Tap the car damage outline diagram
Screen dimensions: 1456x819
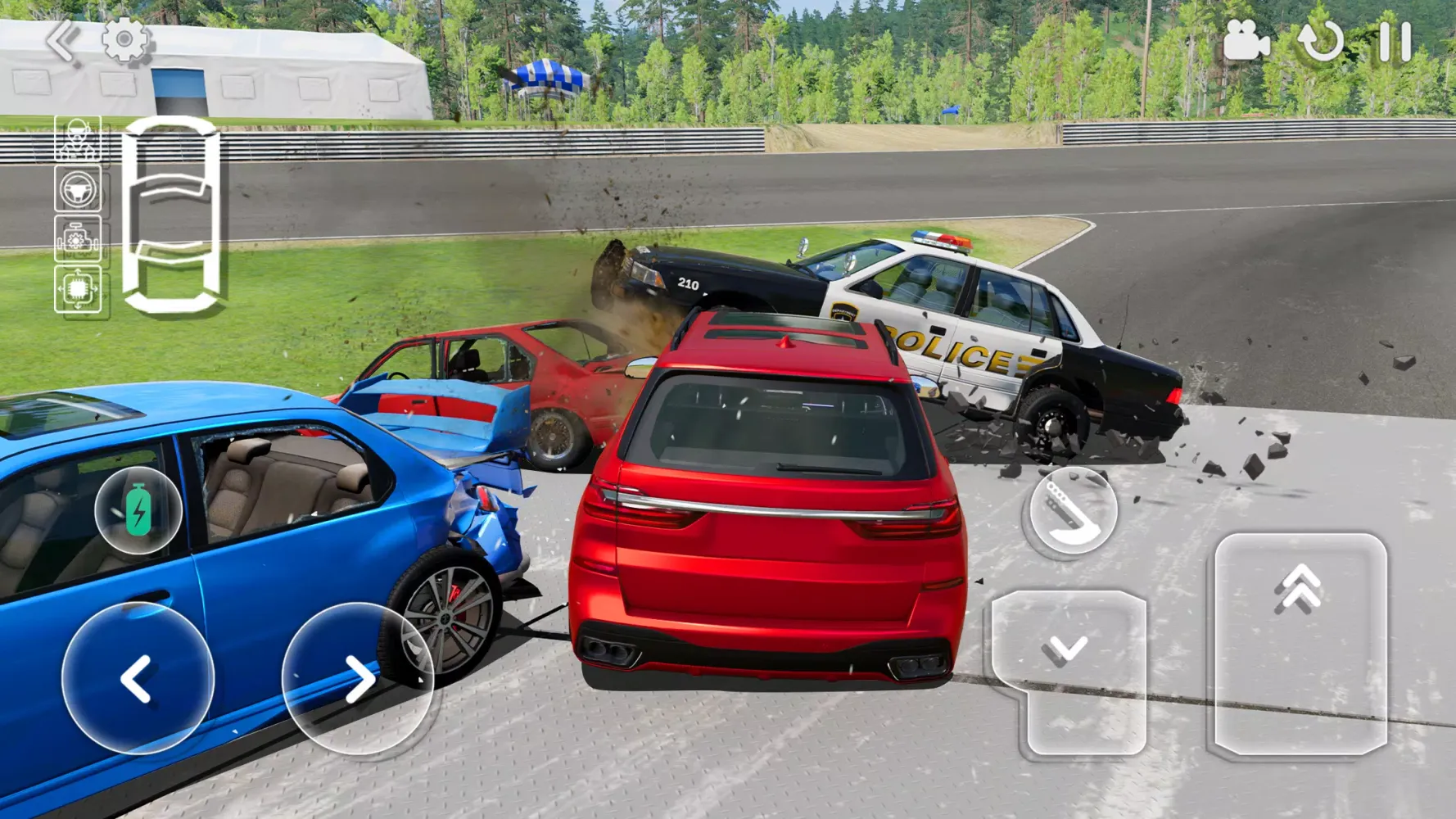pyautogui.click(x=171, y=215)
